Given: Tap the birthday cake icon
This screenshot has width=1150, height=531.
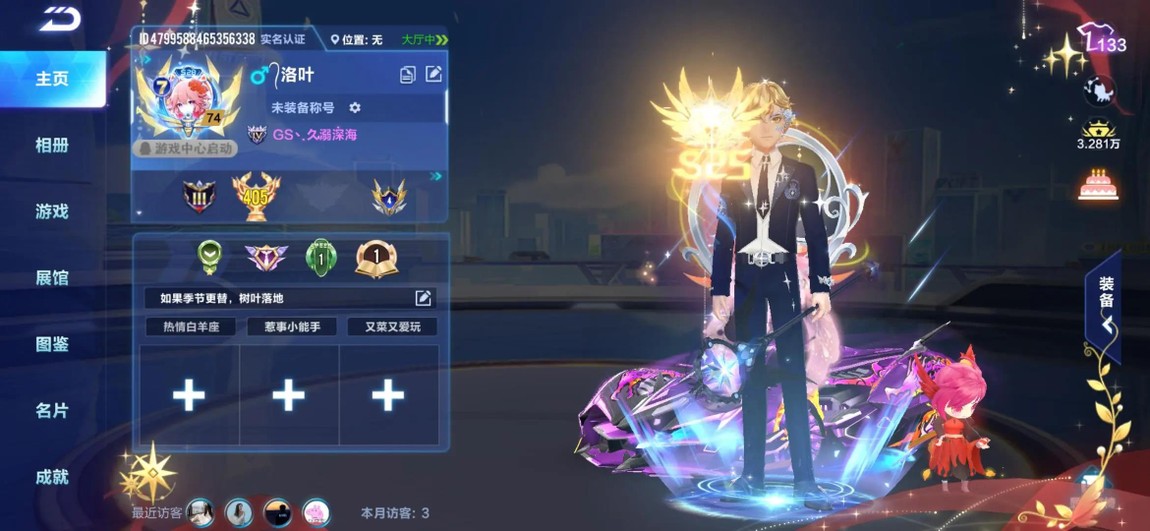Looking at the screenshot, I should (1098, 185).
